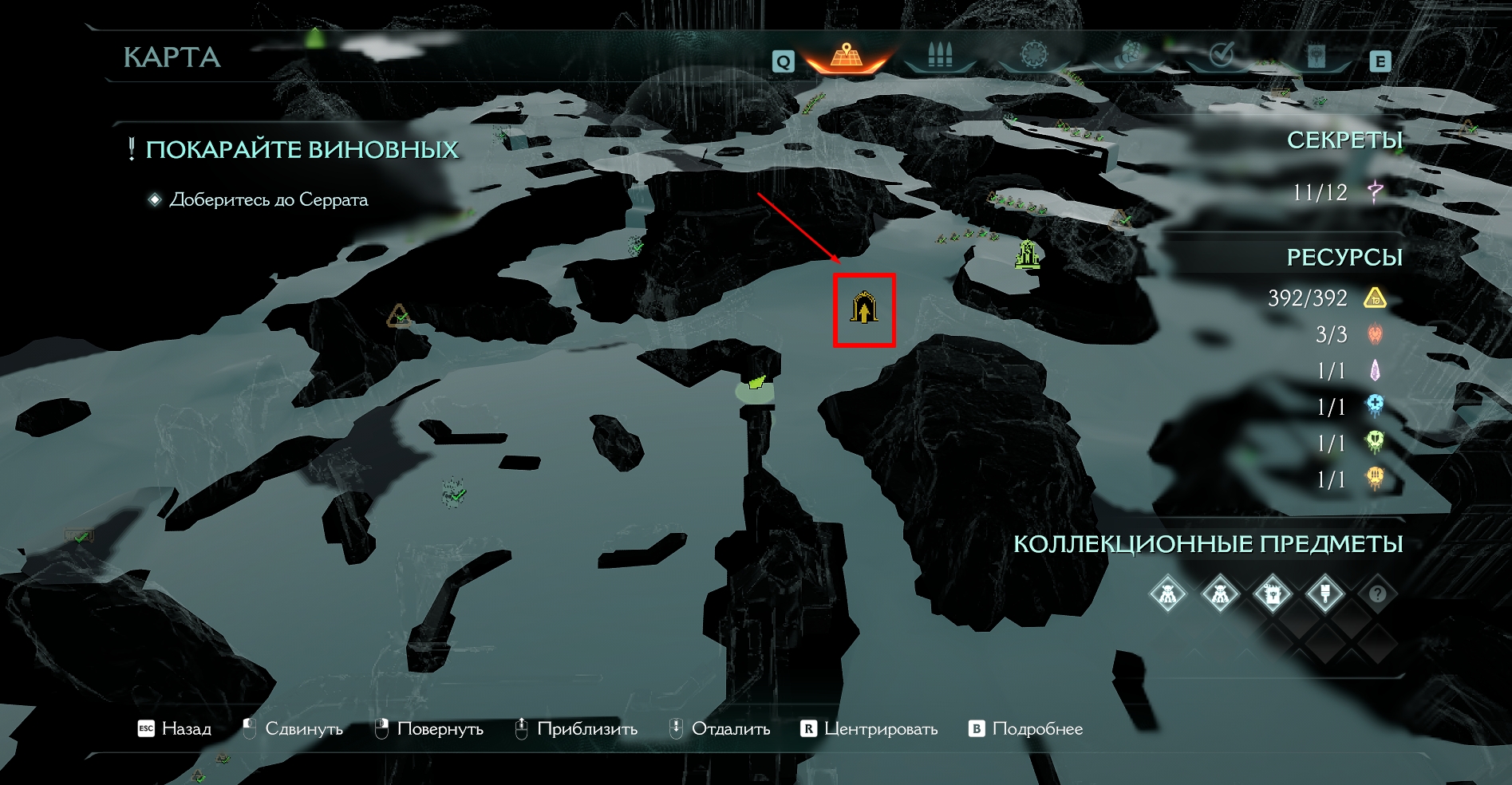The image size is (1512, 785).
Task: Select the active map tab
Action: point(846,57)
